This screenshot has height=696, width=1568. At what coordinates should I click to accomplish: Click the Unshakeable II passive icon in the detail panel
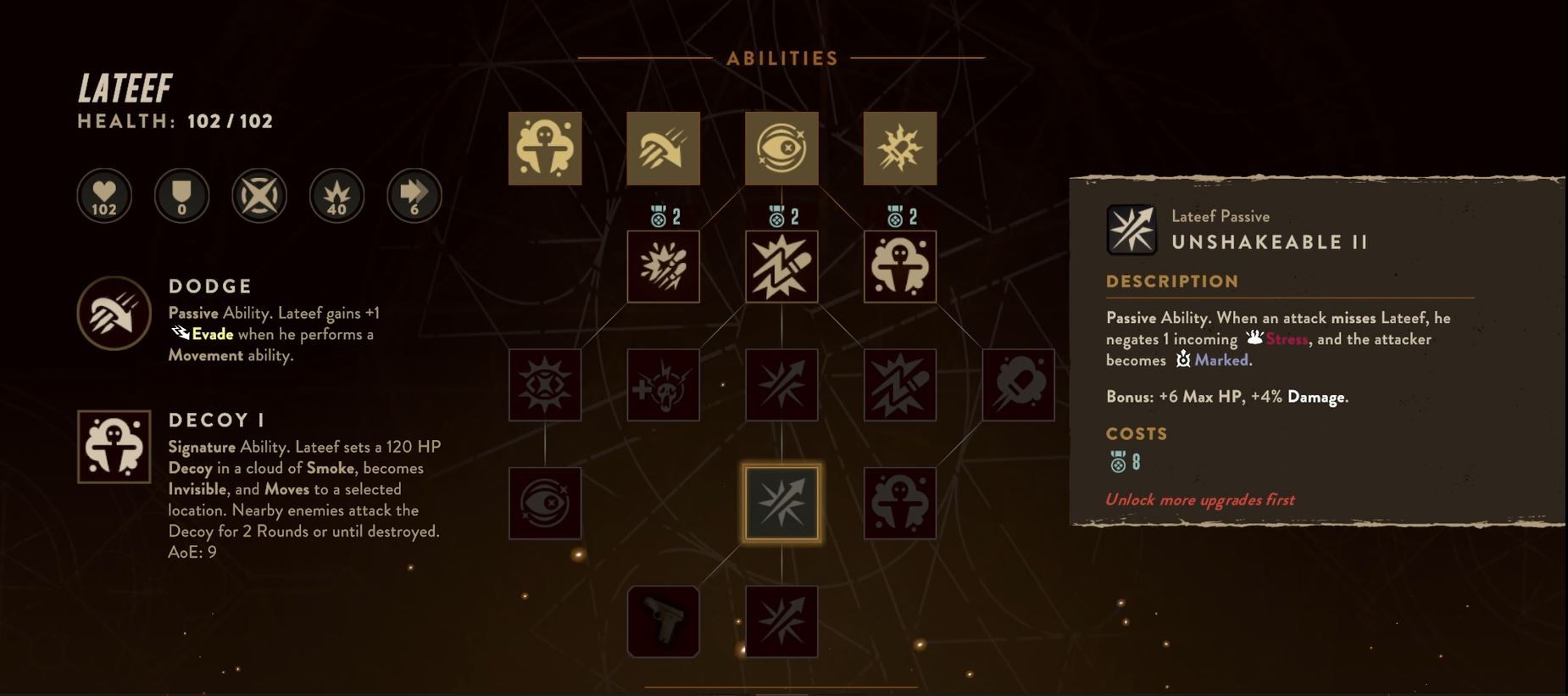coord(1132,229)
